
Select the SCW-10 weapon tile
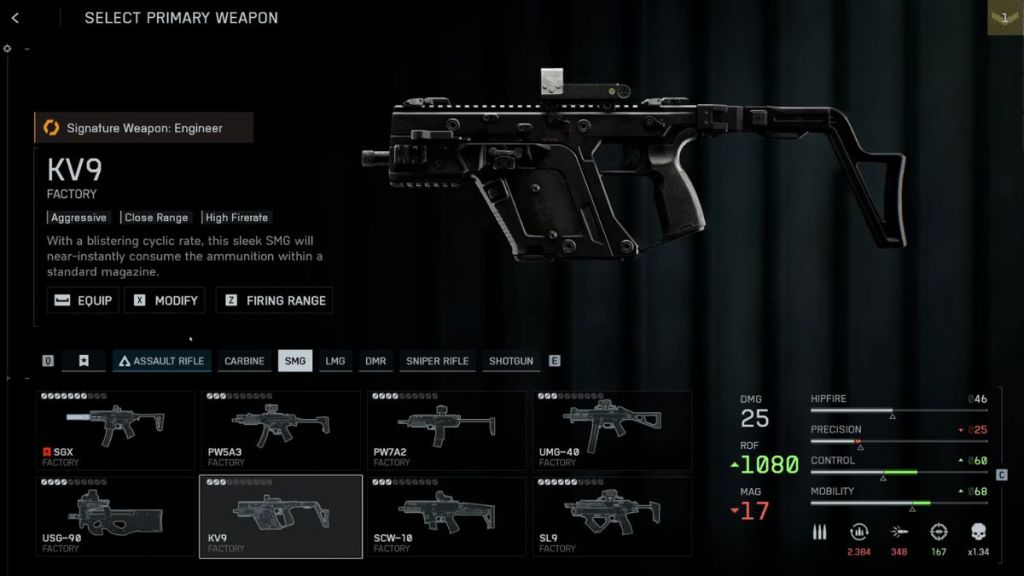[446, 516]
